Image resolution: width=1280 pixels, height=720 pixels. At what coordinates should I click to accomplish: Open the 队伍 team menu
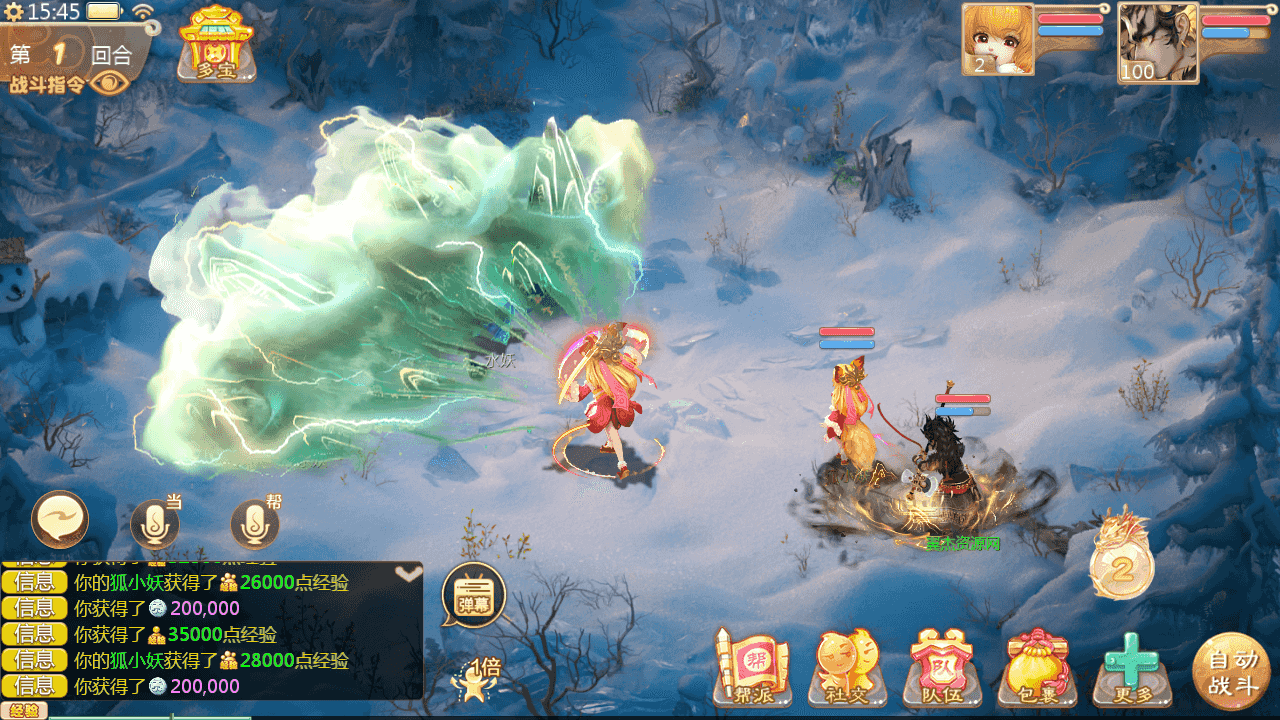(x=940, y=667)
